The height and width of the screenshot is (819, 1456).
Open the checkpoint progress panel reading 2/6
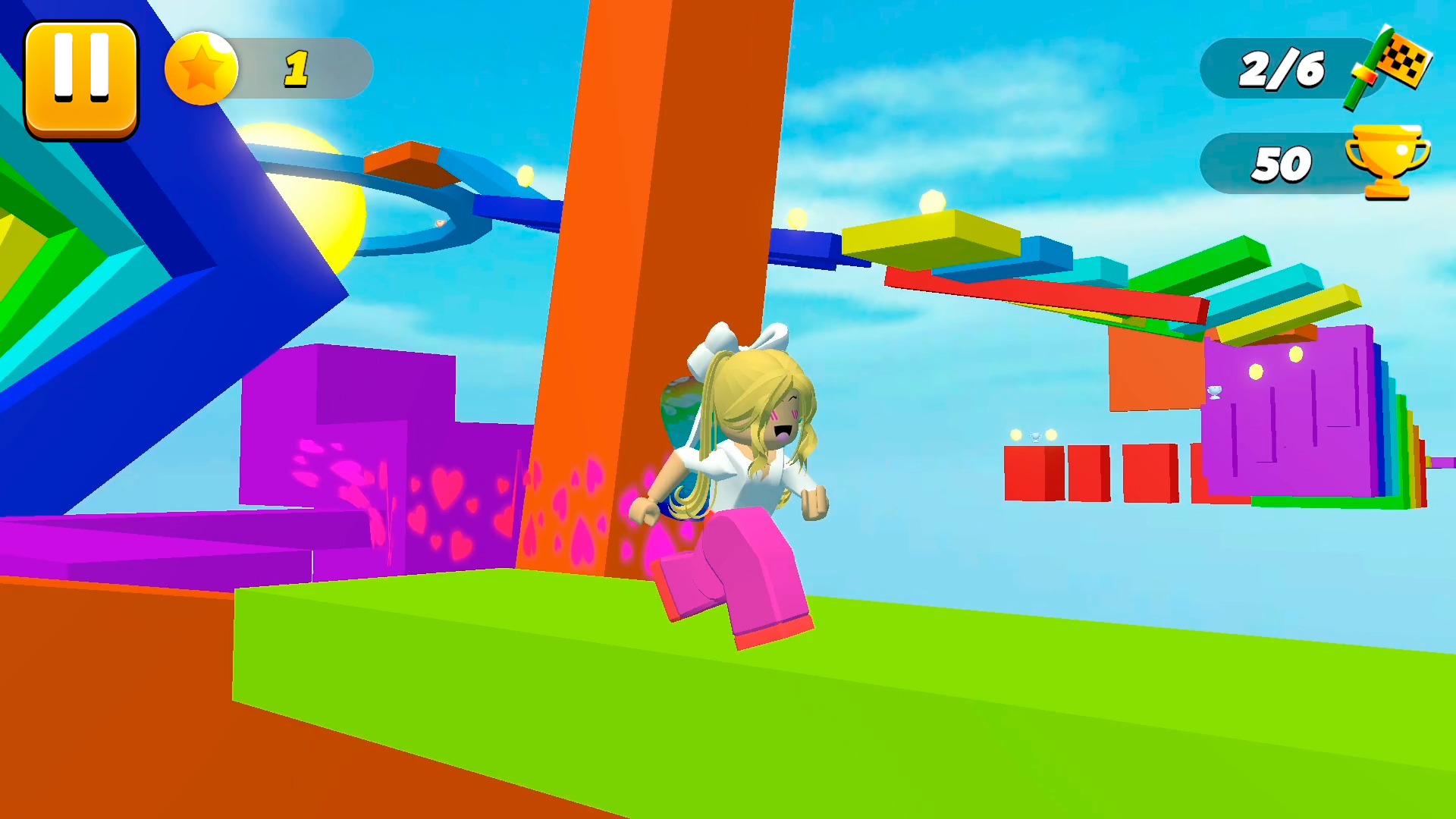pos(1280,70)
